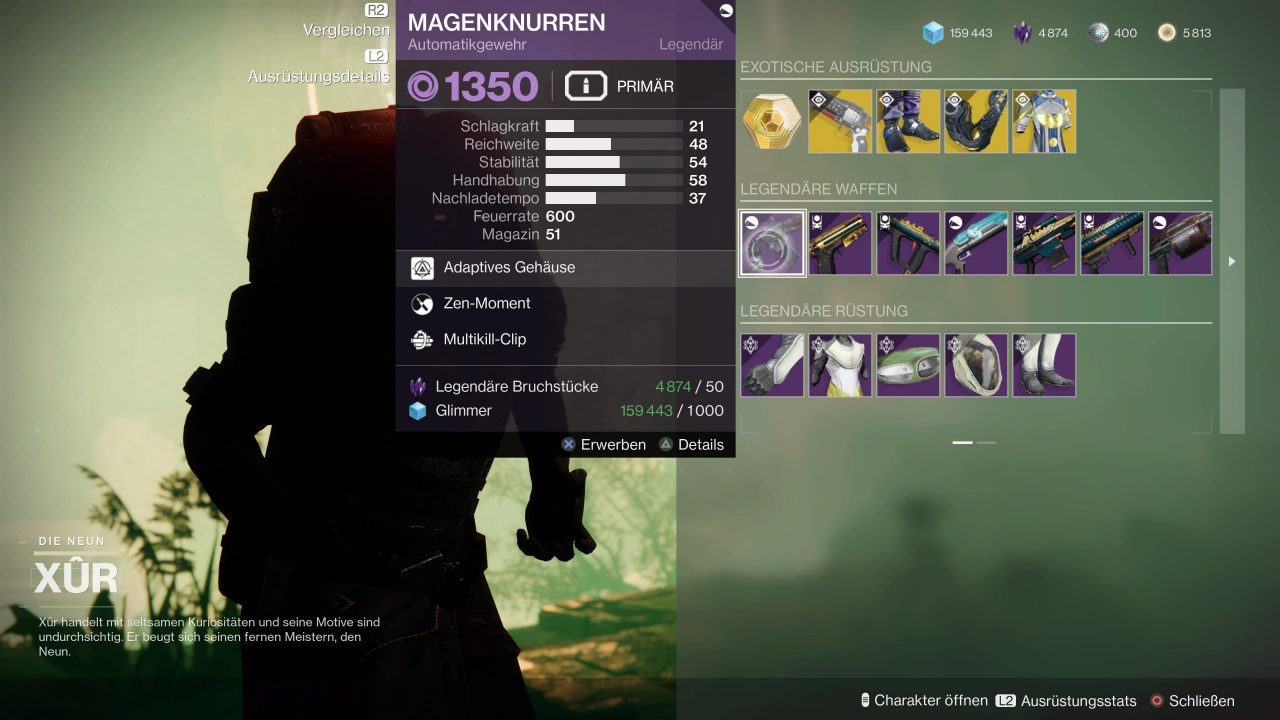Choose the exotic hand cannon slot

point(840,121)
